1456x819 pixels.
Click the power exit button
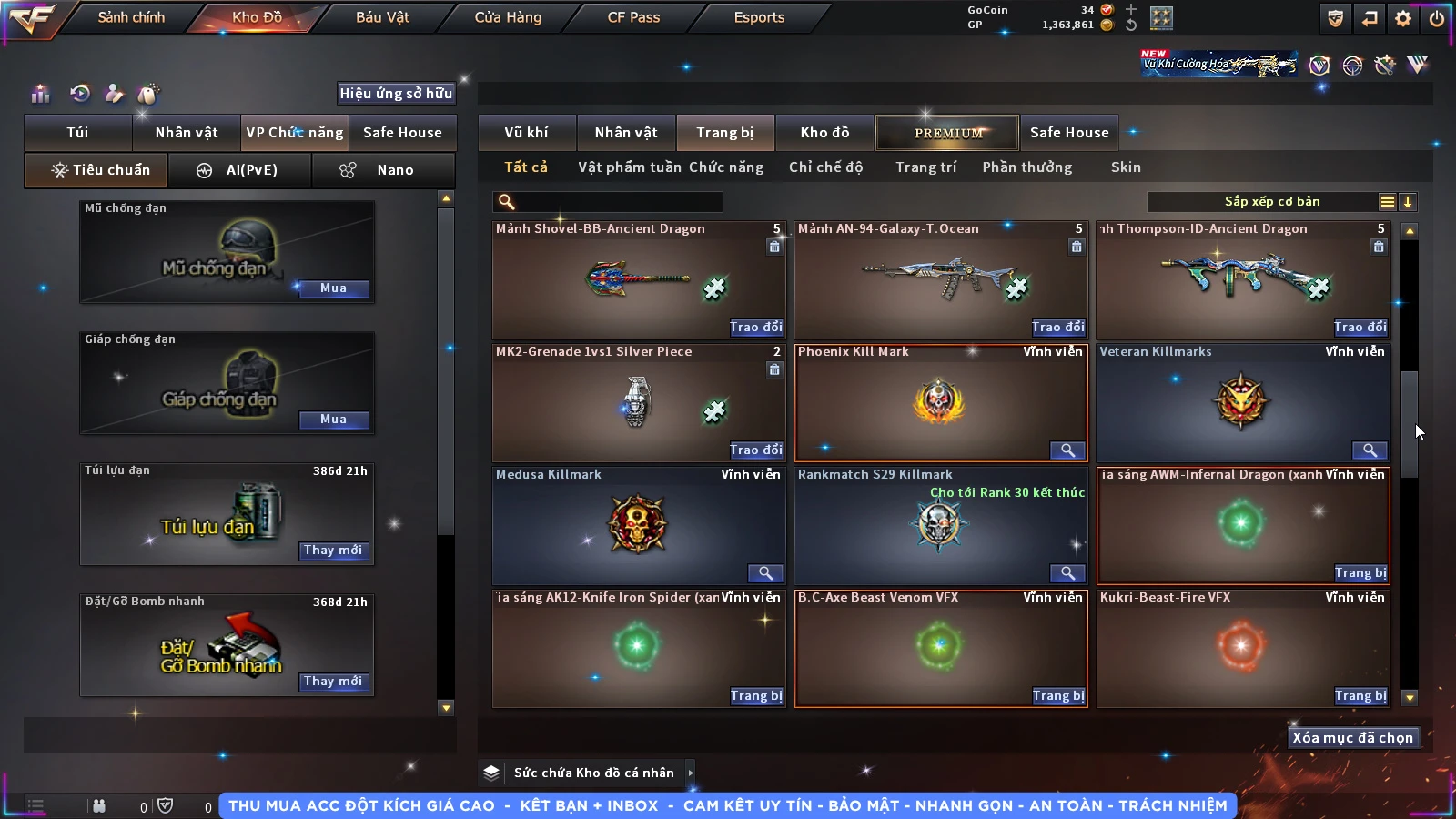[x=1437, y=18]
